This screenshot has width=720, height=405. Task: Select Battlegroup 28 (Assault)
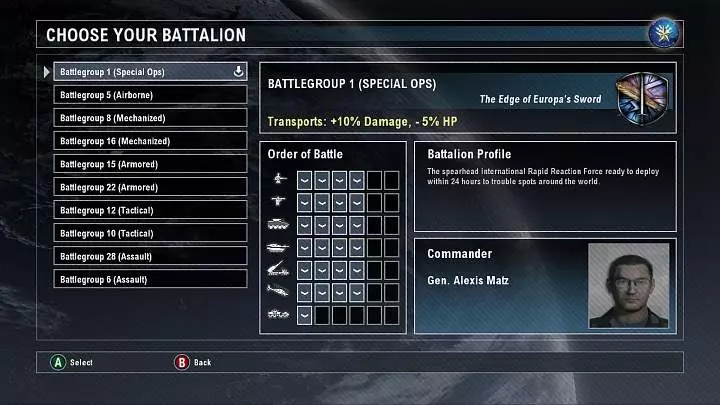pos(150,256)
